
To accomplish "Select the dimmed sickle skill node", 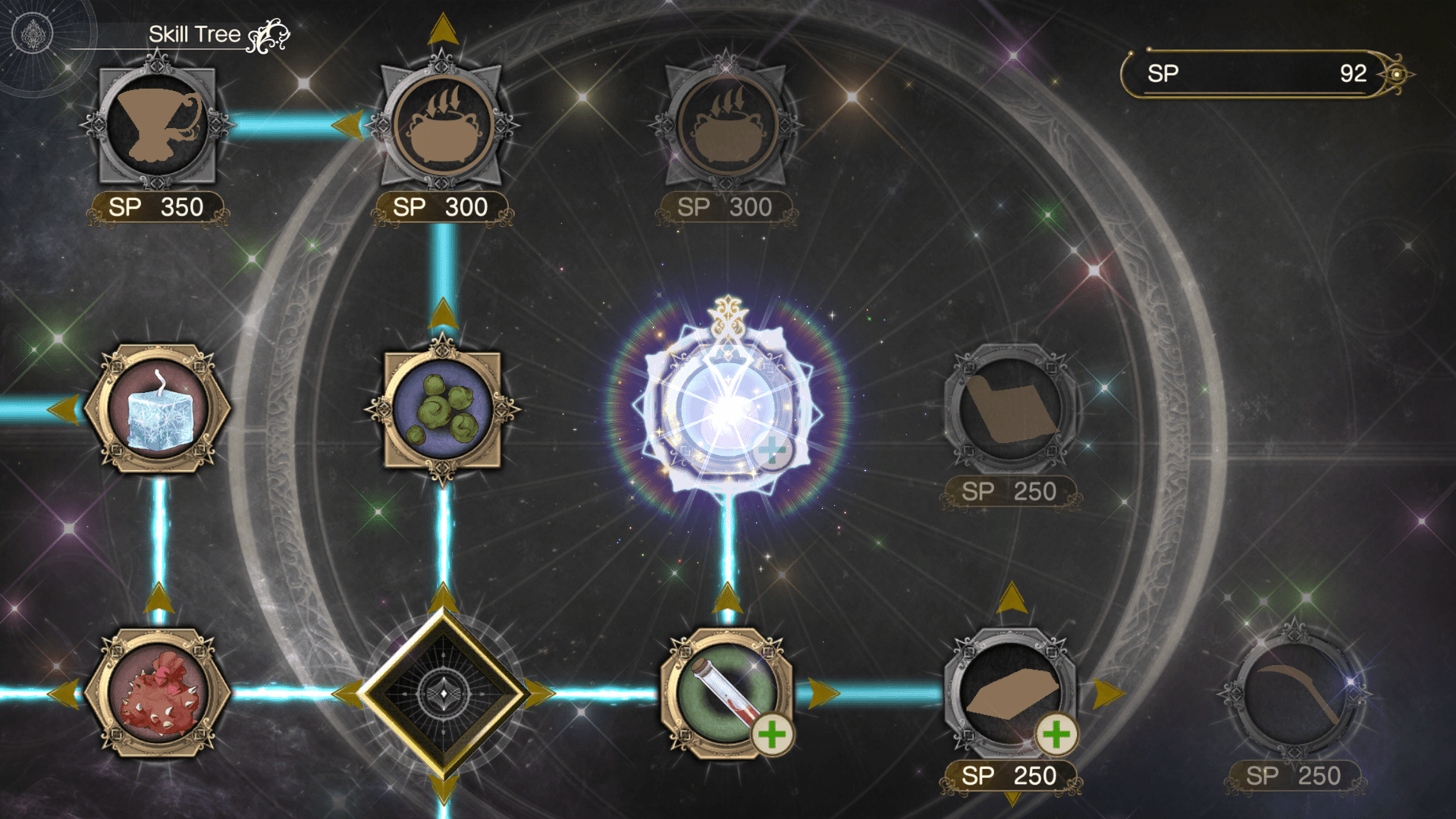I will point(1294,693).
